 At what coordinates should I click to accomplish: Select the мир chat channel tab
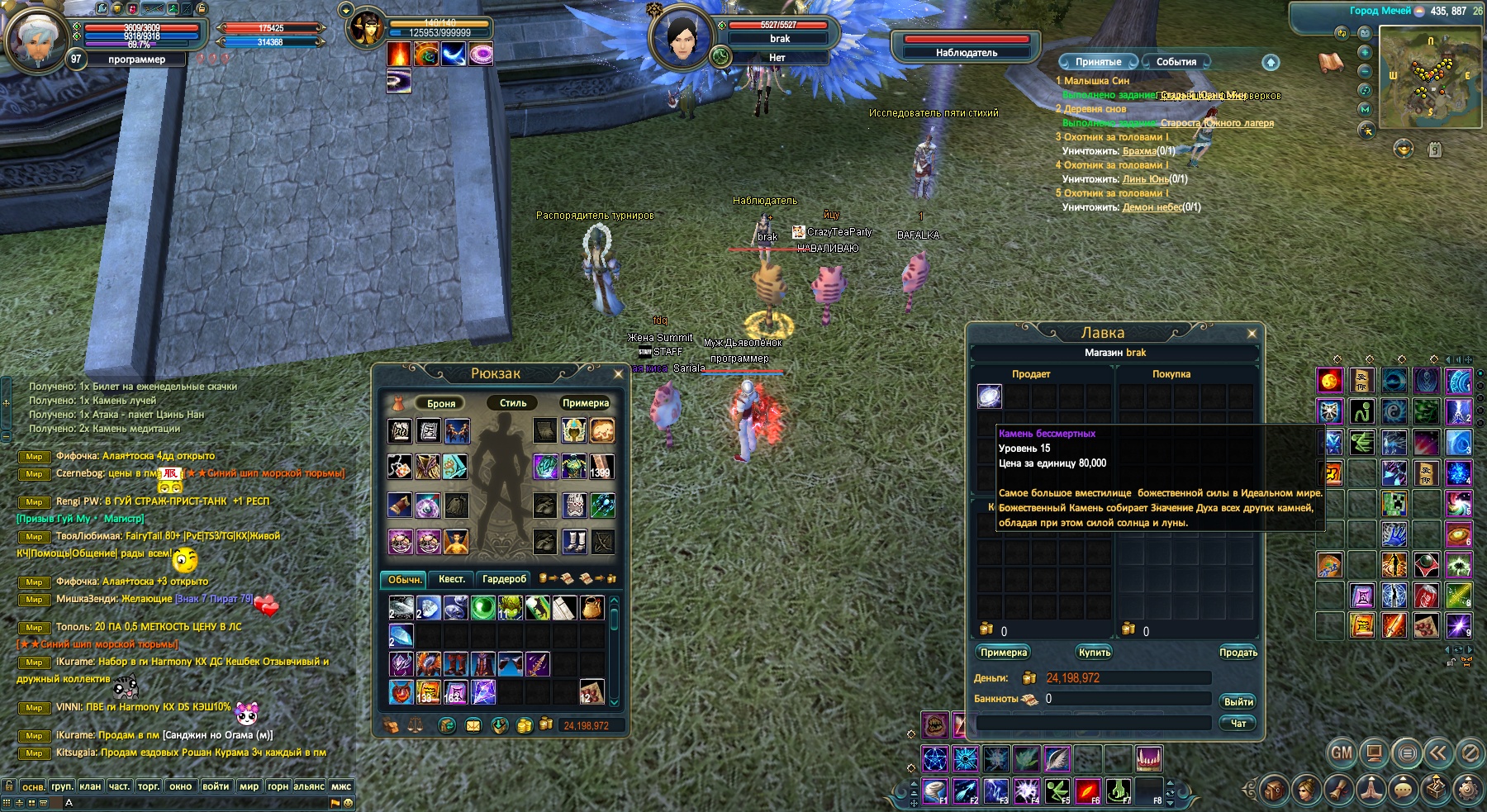(249, 786)
